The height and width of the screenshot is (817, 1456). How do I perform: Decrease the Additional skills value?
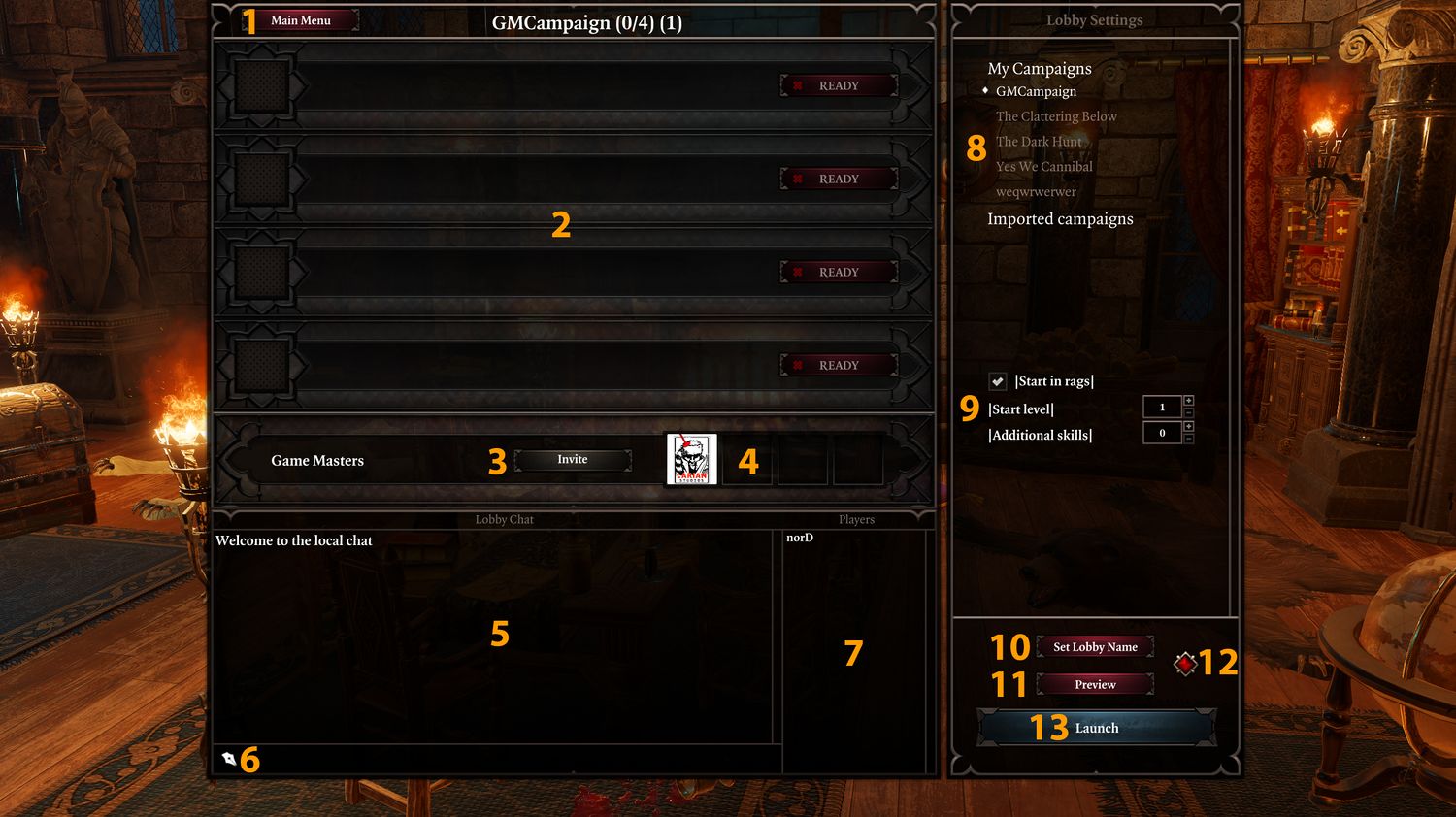1189,440
